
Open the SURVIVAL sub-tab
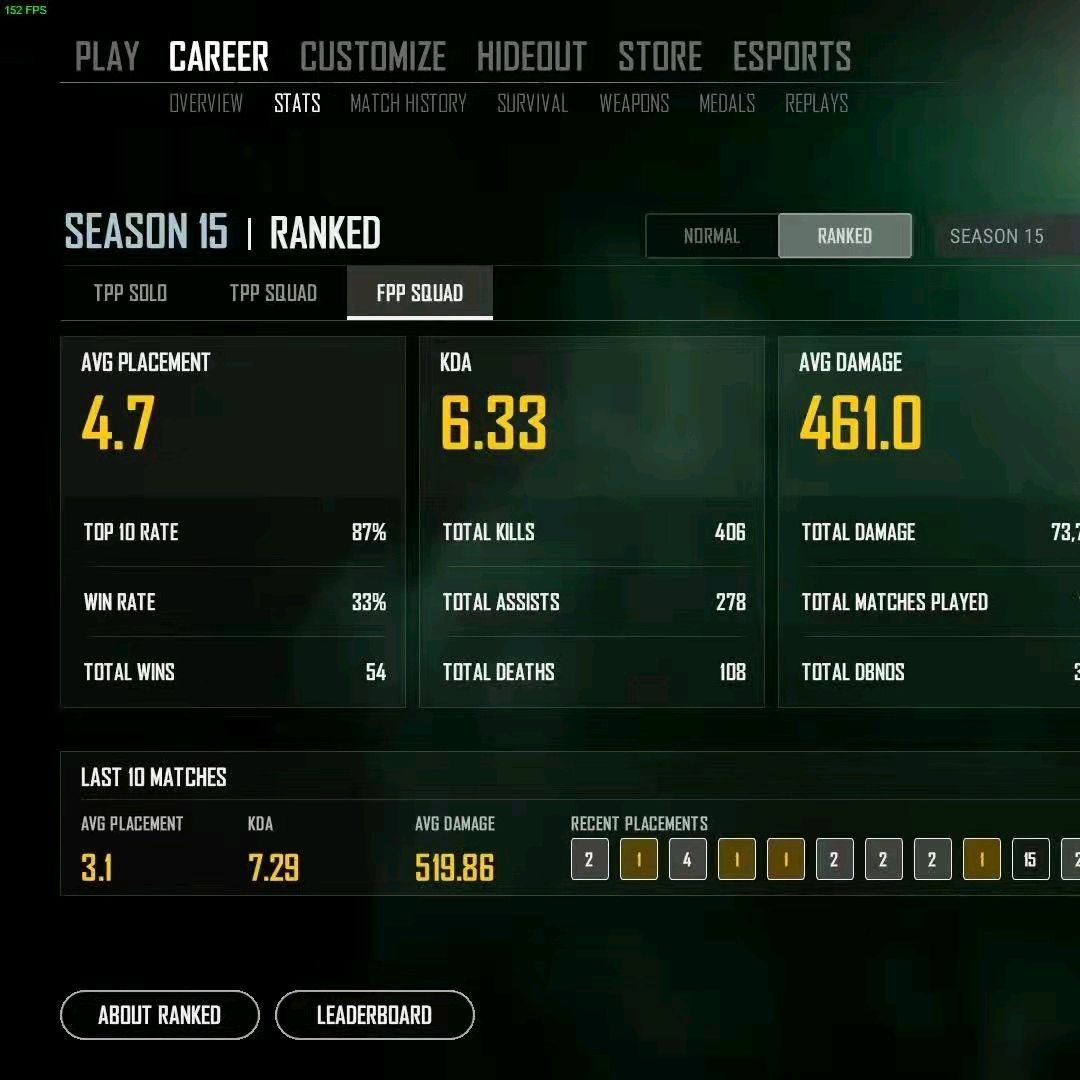click(532, 103)
